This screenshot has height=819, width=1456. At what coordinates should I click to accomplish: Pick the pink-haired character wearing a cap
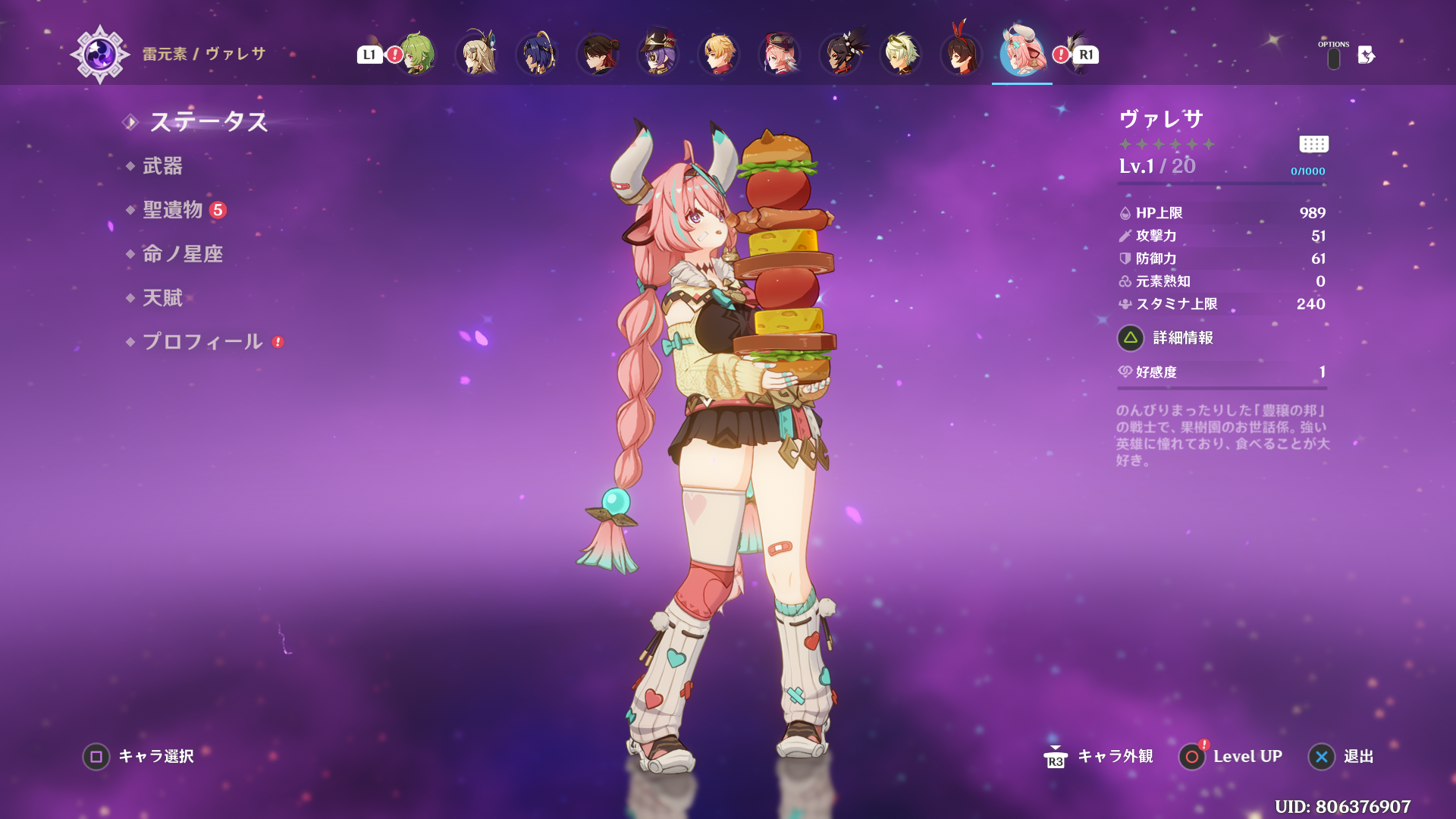pos(780,55)
